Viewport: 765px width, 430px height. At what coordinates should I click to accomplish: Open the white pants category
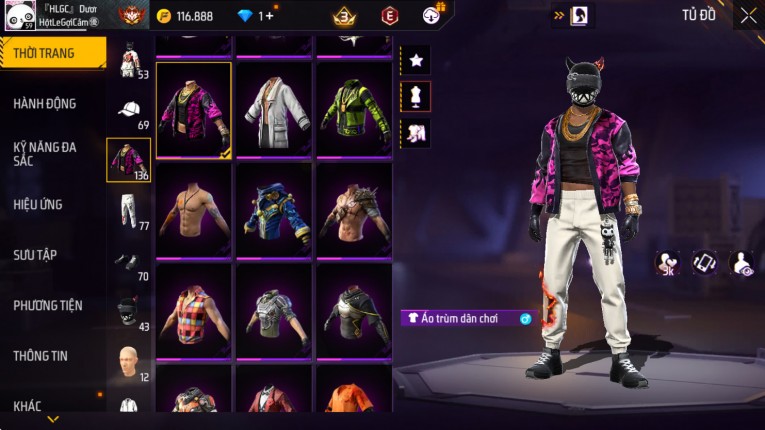pyautogui.click(x=129, y=210)
